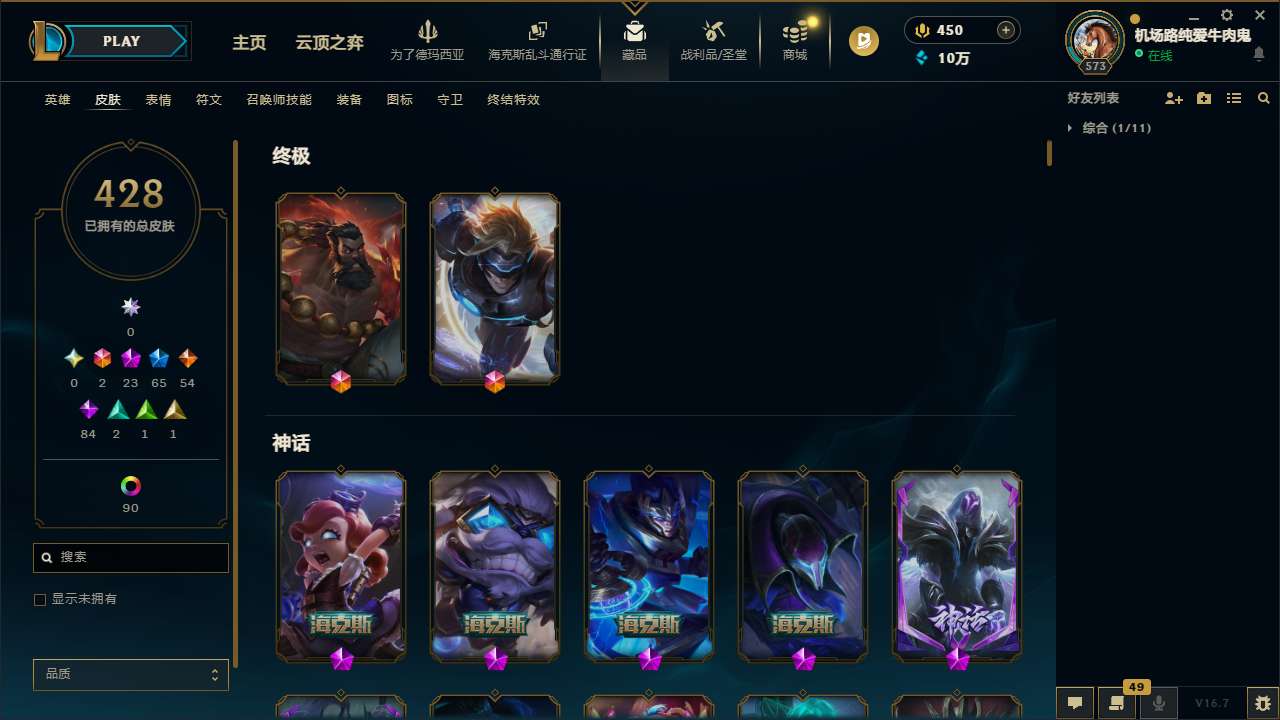This screenshot has height=720, width=1280.
Task: Open the 表情 emotes tab
Action: click(x=157, y=100)
